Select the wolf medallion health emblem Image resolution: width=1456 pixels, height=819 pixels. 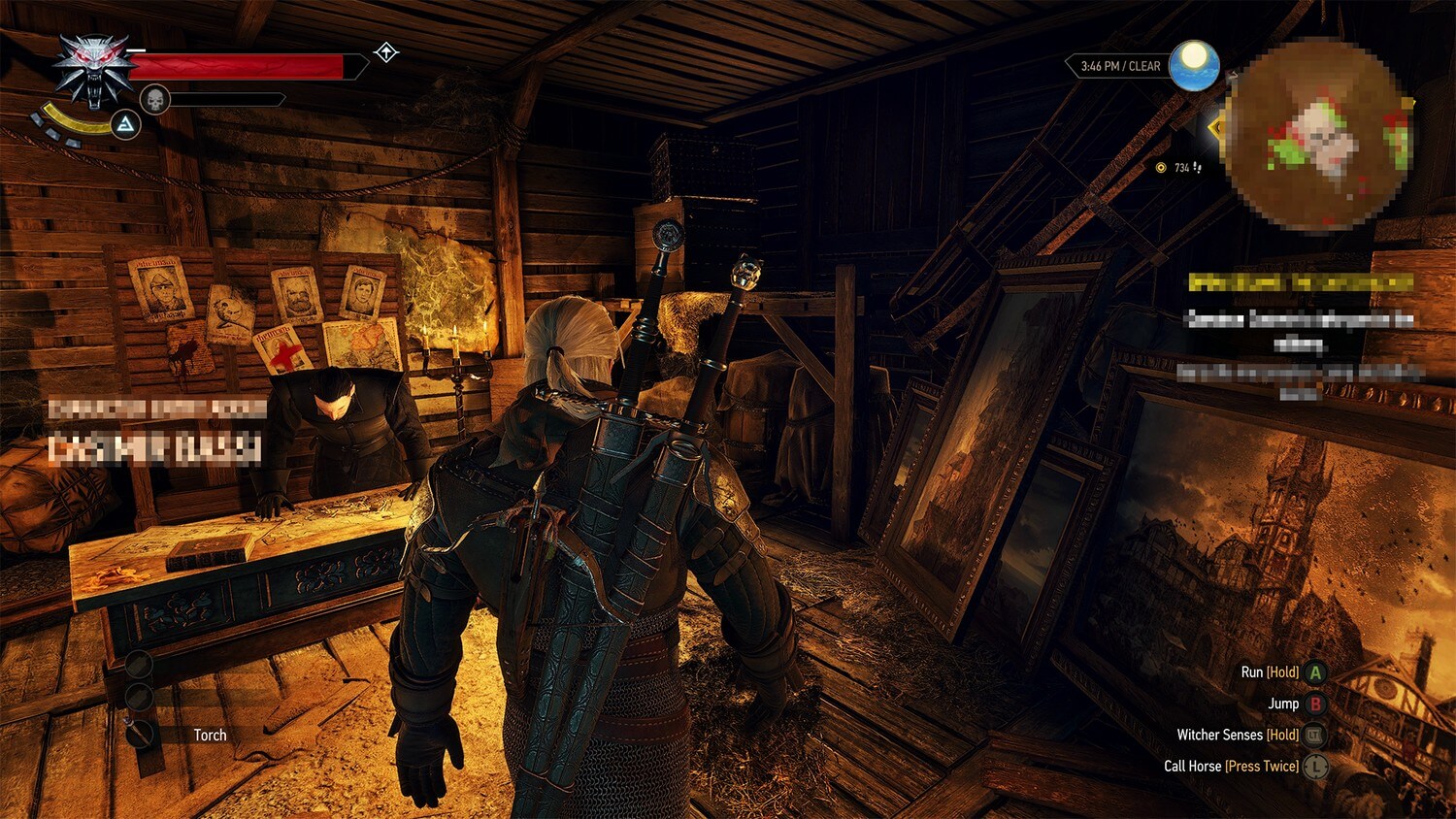[x=92, y=68]
